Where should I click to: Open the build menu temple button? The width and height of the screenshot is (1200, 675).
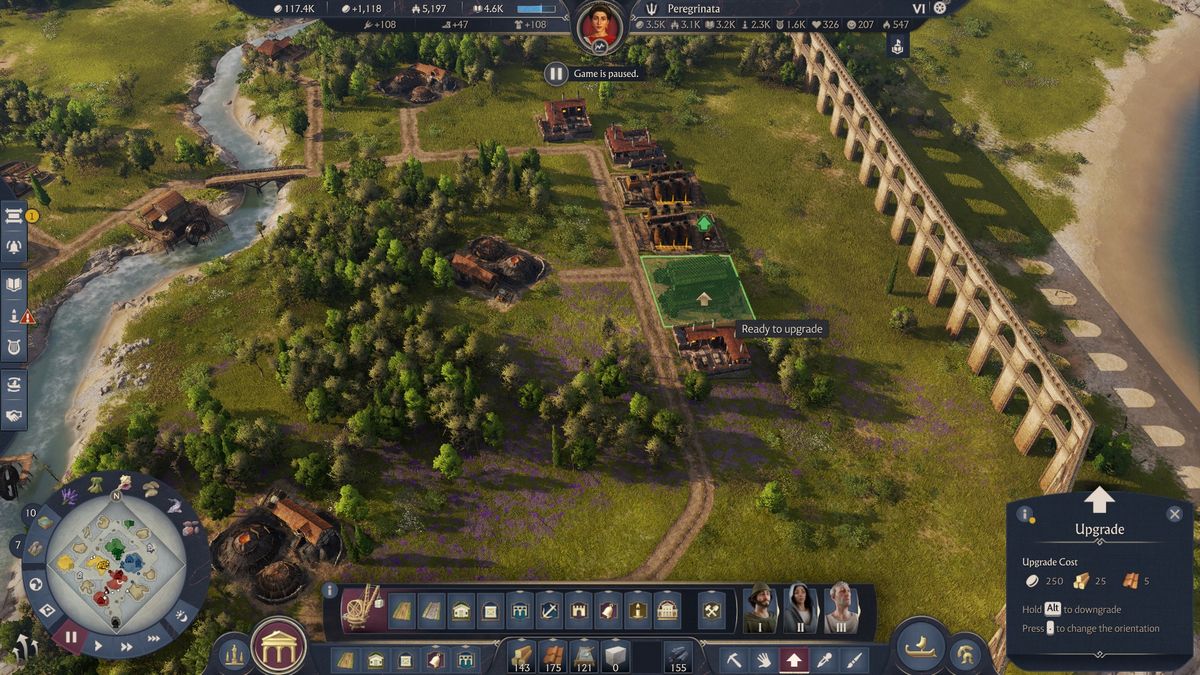[x=279, y=646]
